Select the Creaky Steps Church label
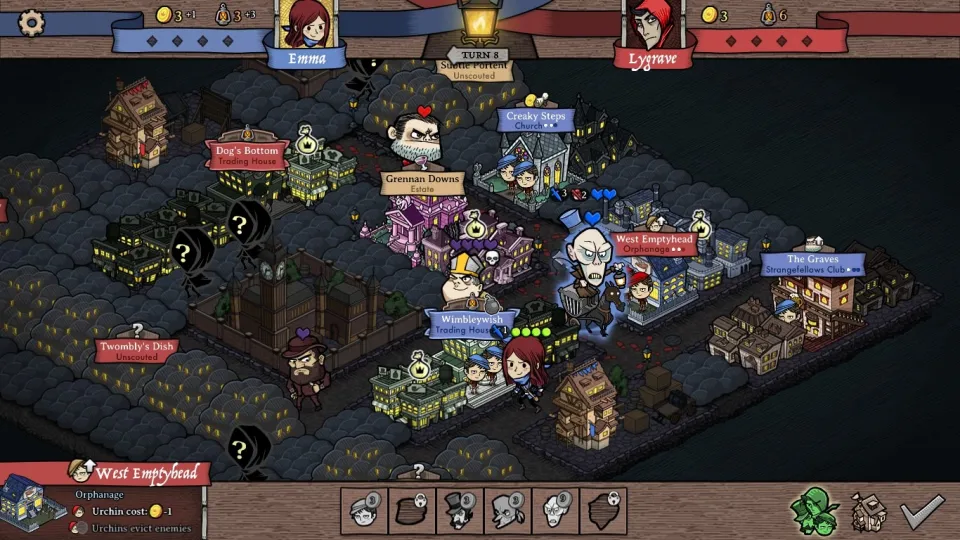This screenshot has height=540, width=960. tap(535, 121)
